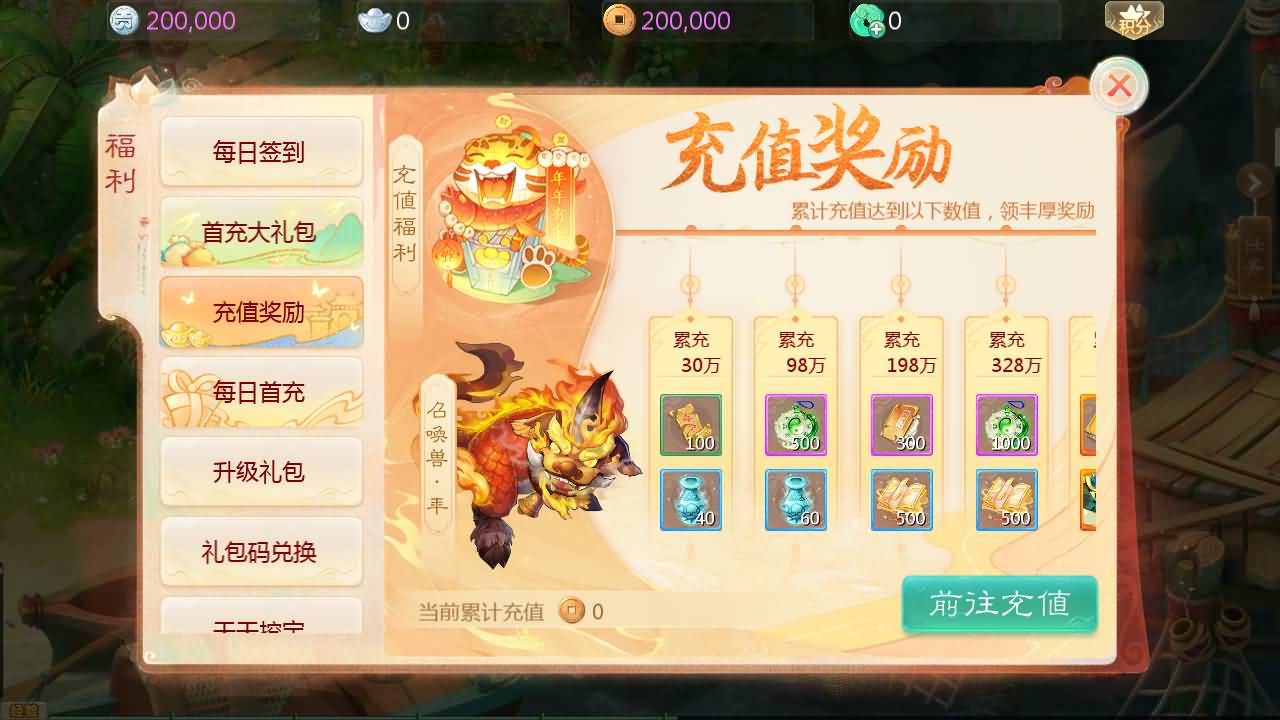Select the 充值奖励 recharge reward tab
1280x720 pixels.
261,311
